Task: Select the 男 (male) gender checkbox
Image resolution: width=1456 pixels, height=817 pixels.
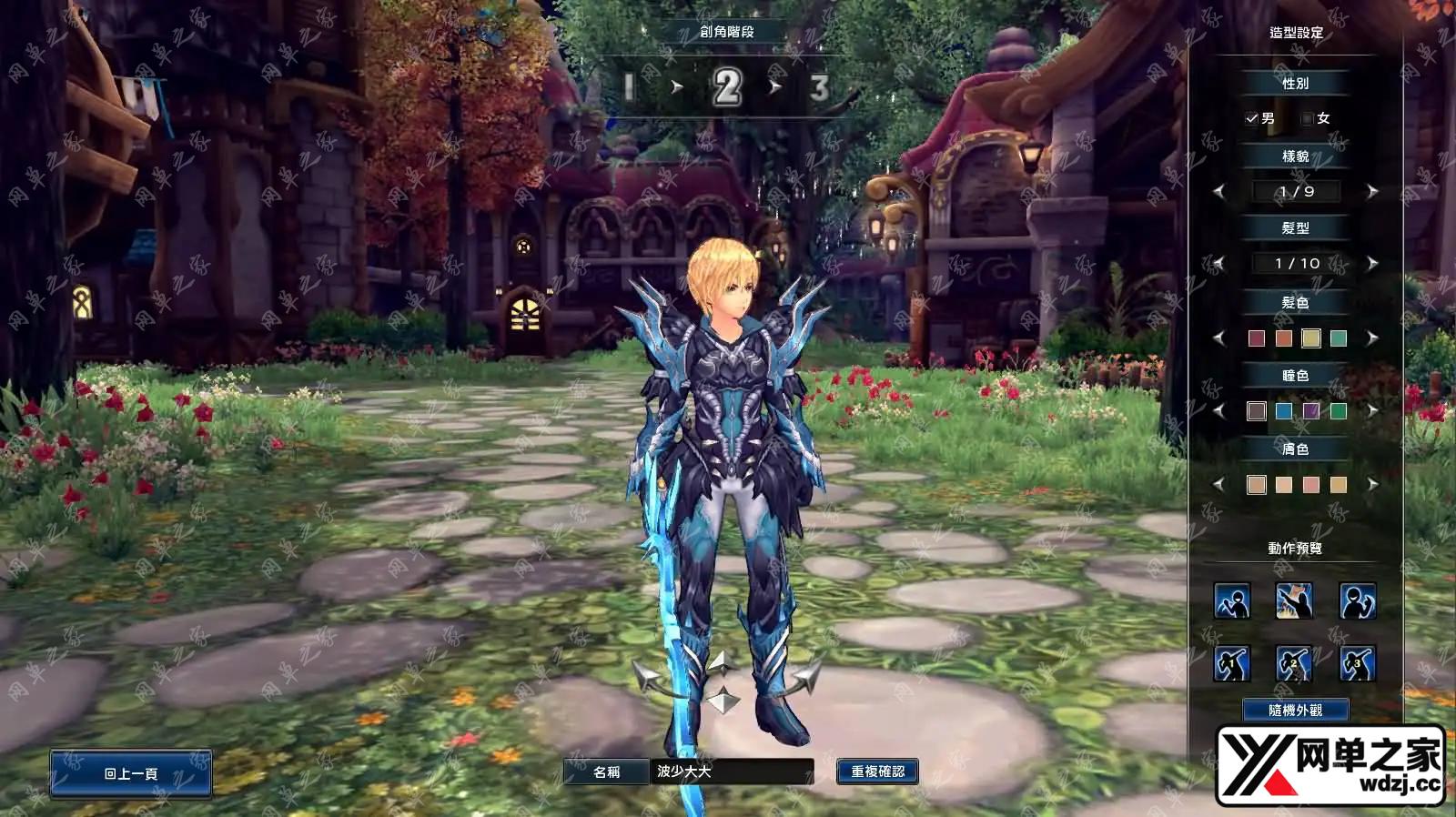Action: coord(1252,118)
